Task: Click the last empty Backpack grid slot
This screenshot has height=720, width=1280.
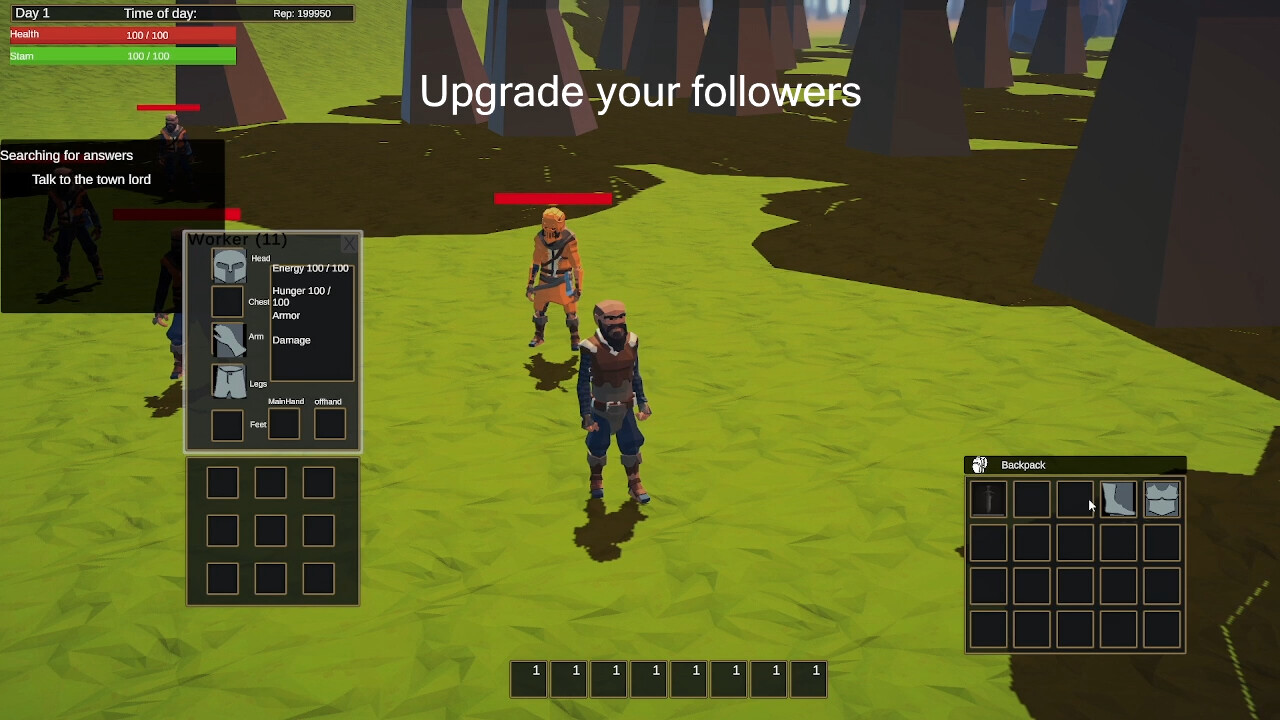Action: [1161, 629]
